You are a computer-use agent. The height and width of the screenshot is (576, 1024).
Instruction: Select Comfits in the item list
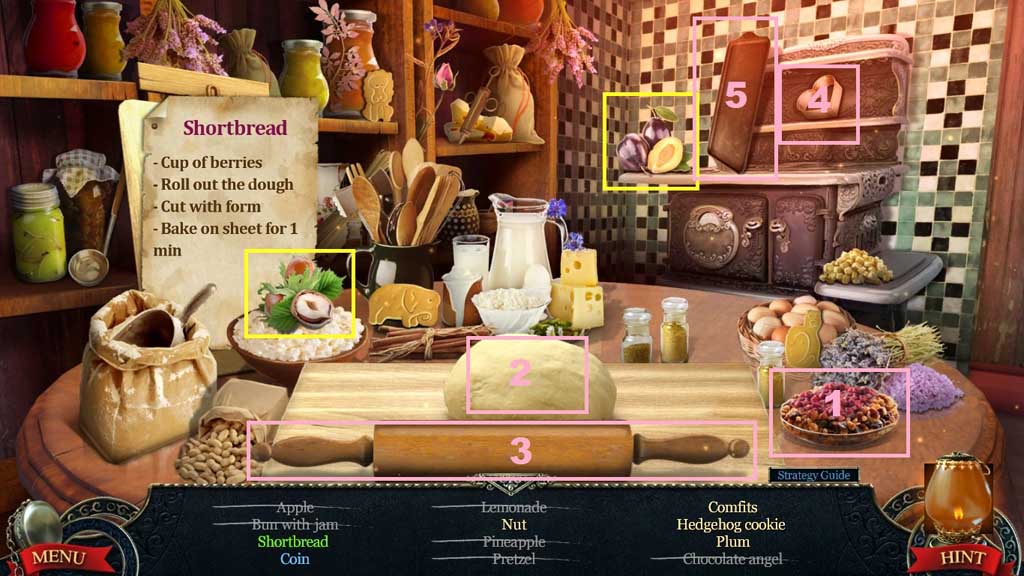tap(732, 507)
